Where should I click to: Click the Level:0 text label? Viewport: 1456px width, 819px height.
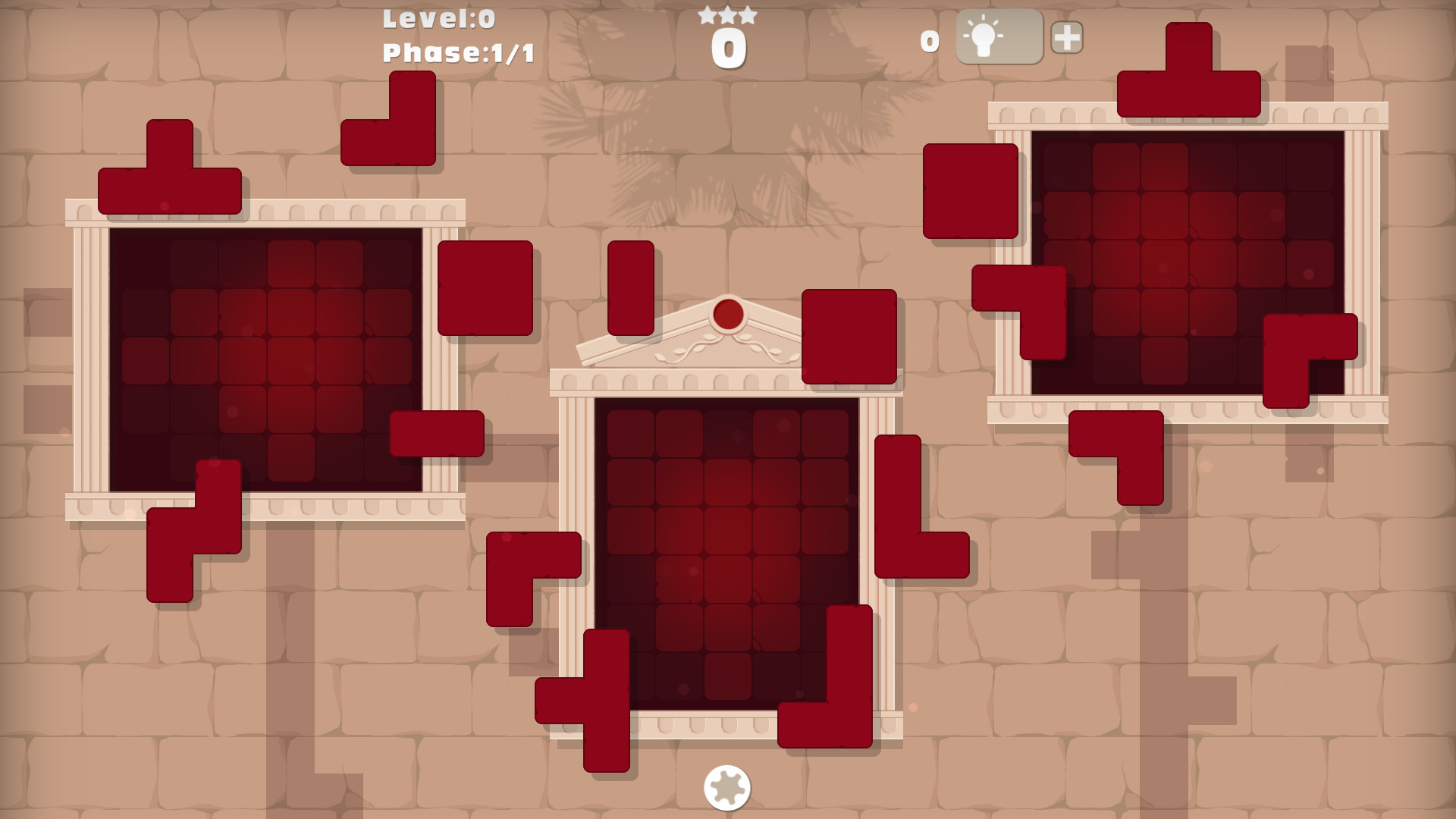(x=437, y=20)
